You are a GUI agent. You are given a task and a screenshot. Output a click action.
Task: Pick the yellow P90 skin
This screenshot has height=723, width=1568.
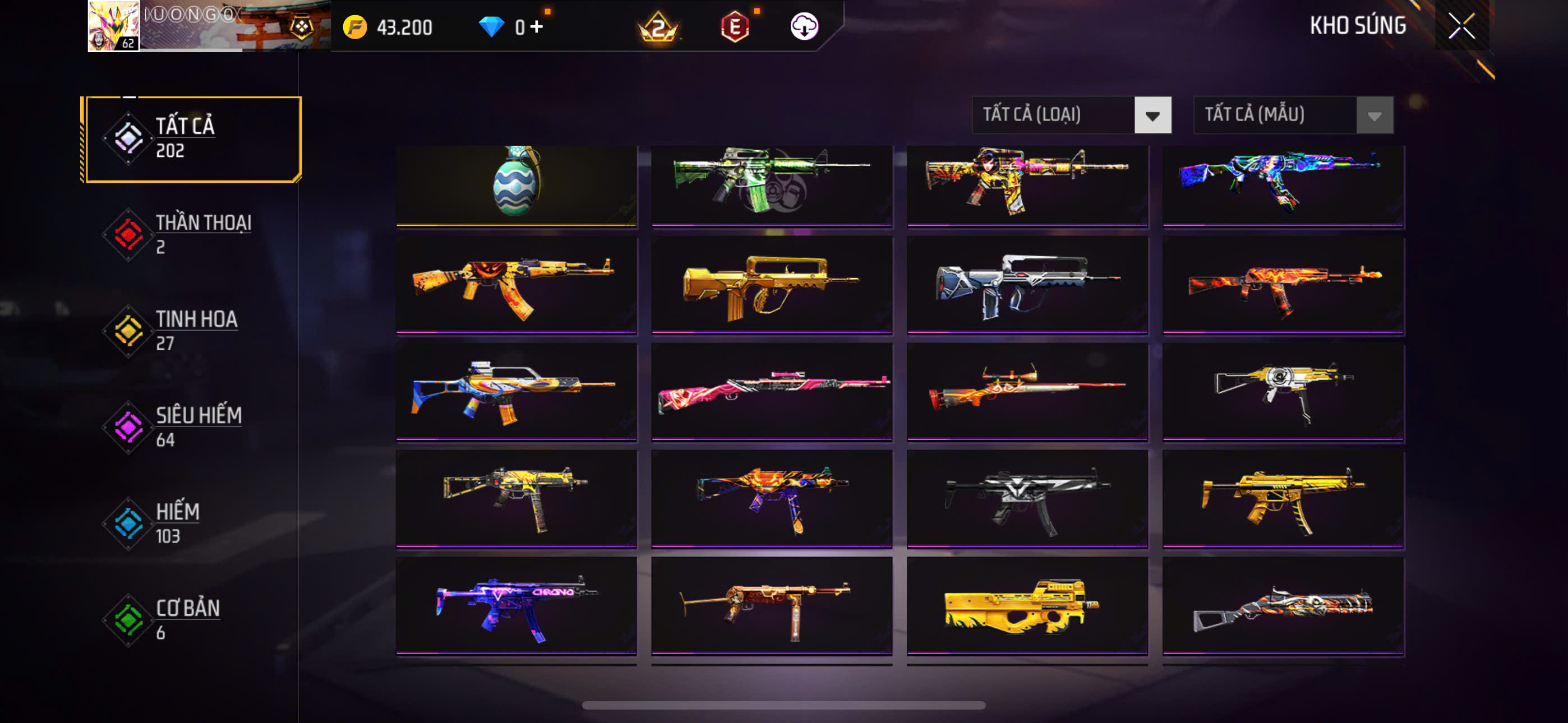[x=1027, y=605]
